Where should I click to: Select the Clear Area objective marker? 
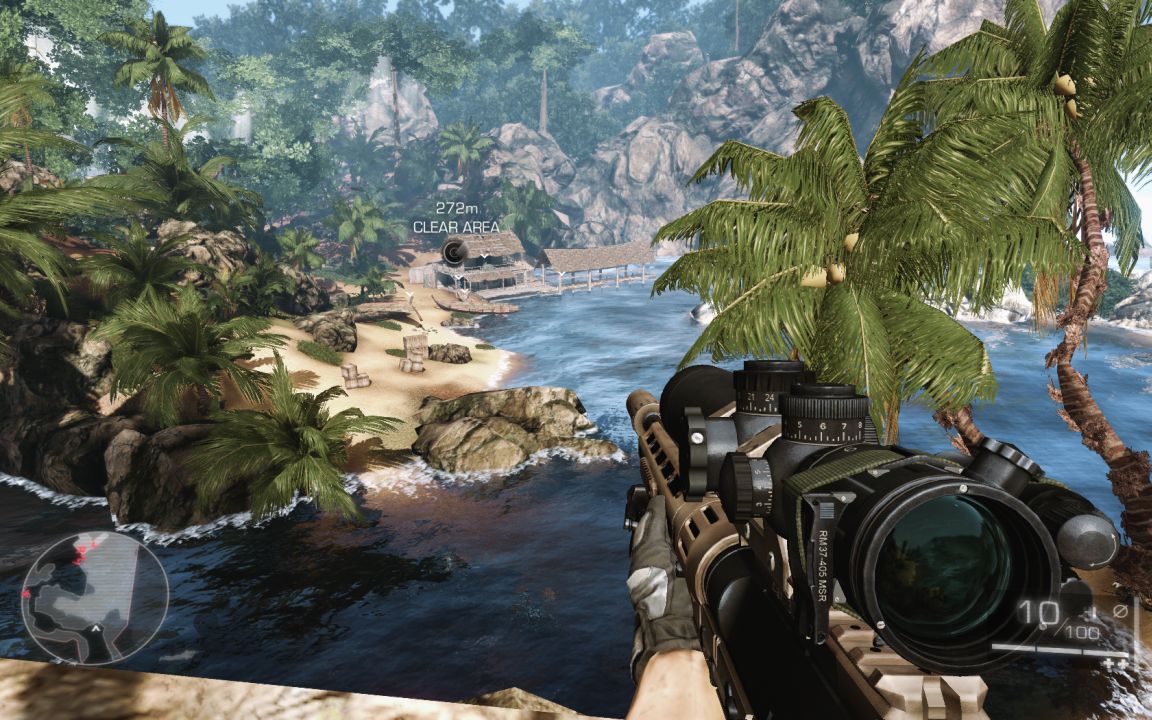click(x=454, y=252)
